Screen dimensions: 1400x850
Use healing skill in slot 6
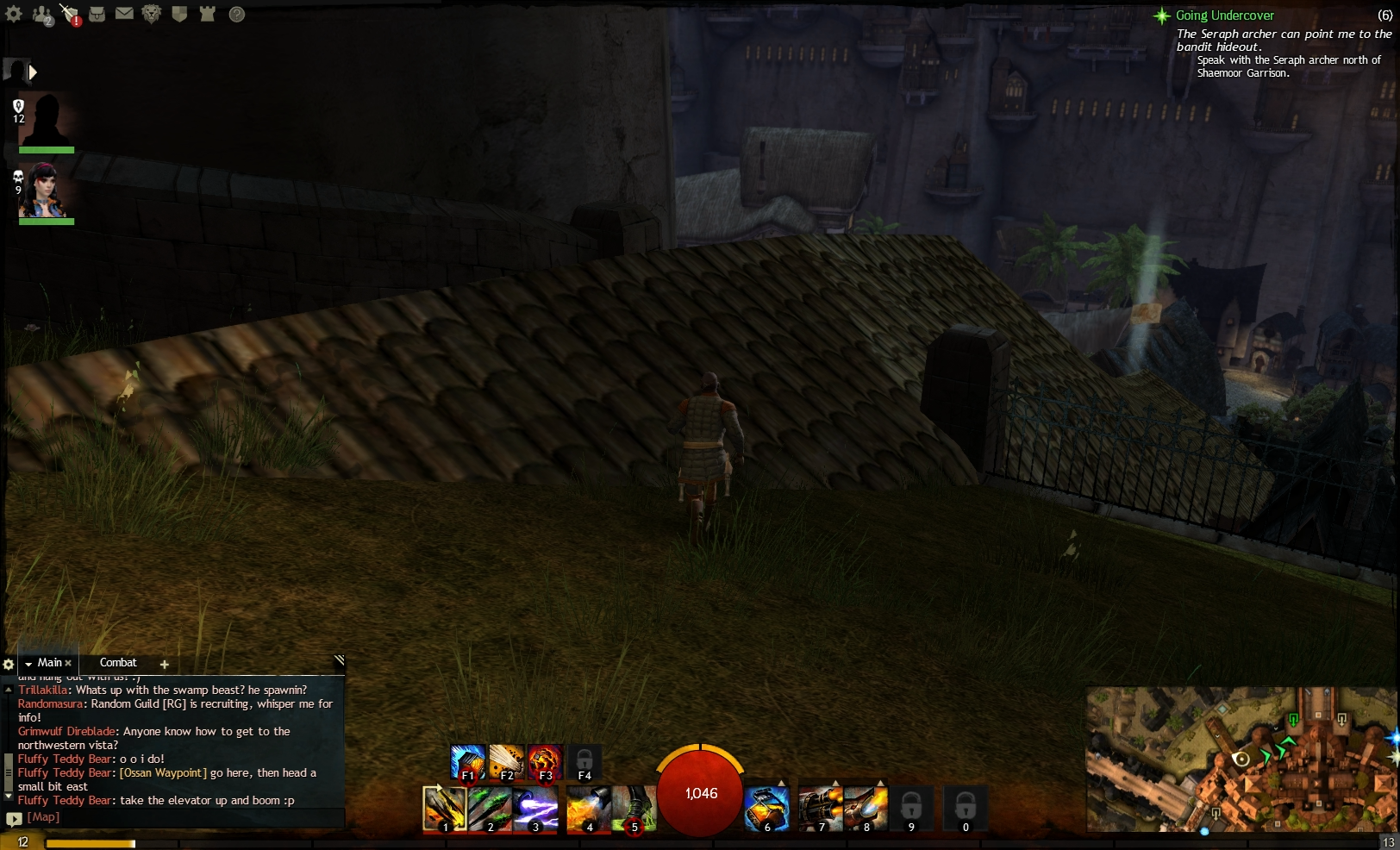pyautogui.click(x=766, y=809)
